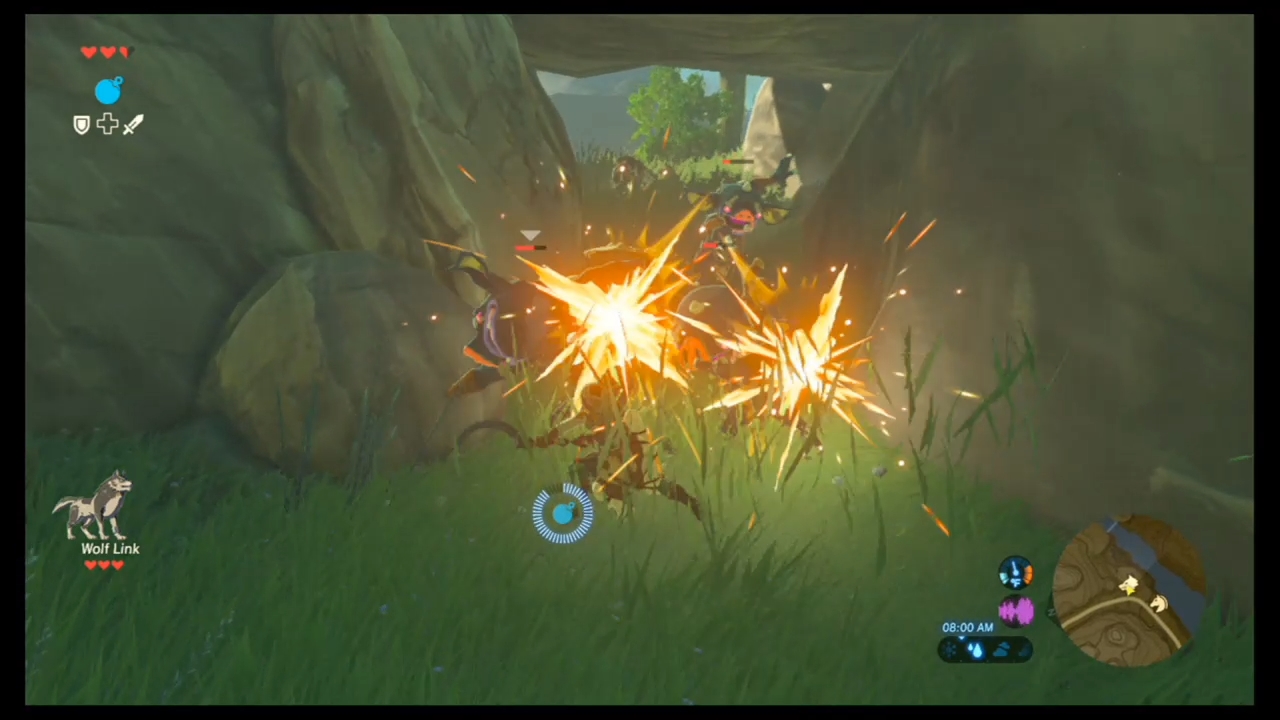This screenshot has width=1280, height=720.
Task: Toggle the partially depleted third heart
Action: tap(126, 52)
